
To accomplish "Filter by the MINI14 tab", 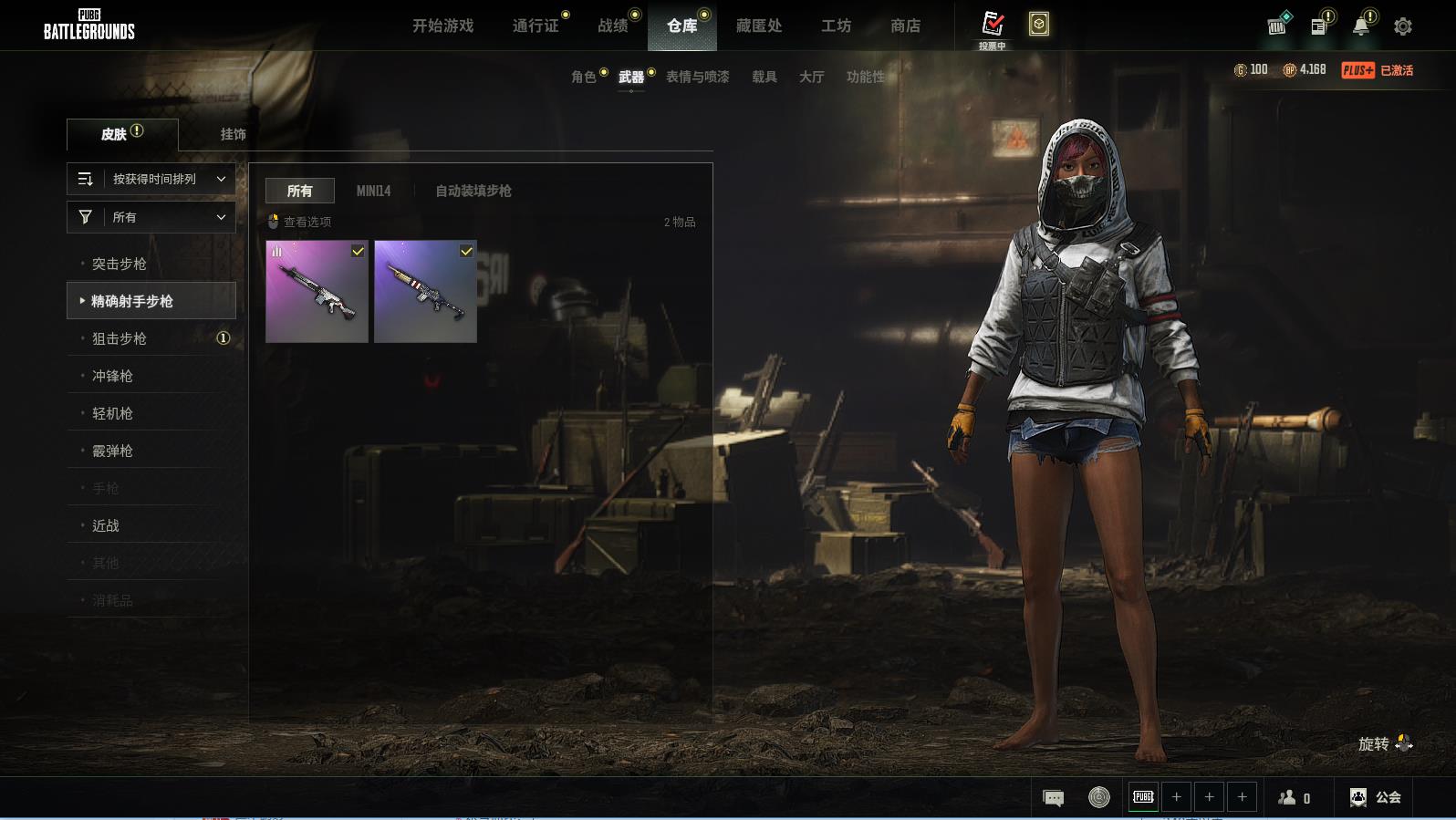I will click(x=373, y=191).
